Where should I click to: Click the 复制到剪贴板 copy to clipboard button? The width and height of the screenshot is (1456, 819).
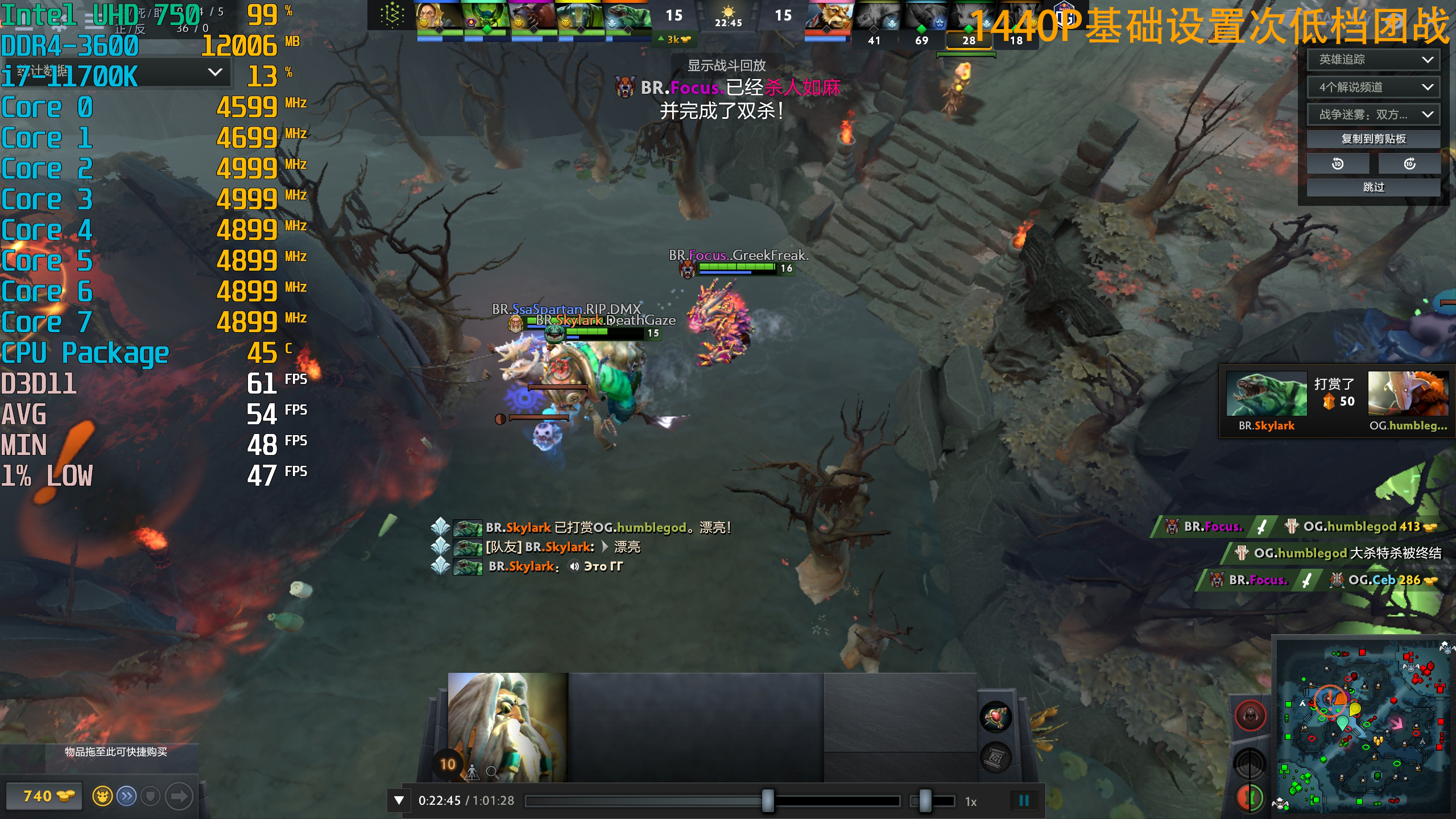pos(1373,139)
